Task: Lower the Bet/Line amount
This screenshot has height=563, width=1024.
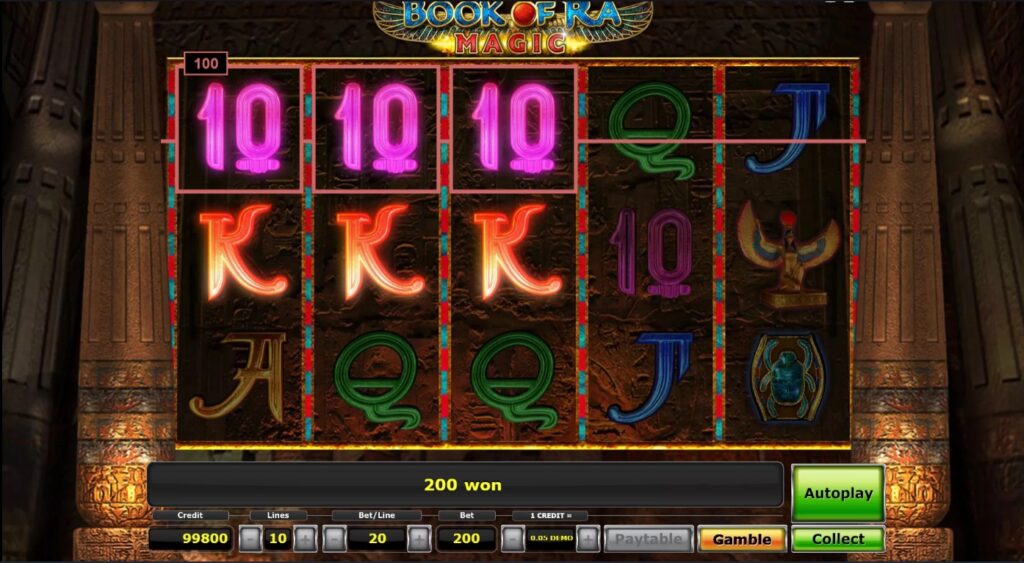Action: [333, 539]
